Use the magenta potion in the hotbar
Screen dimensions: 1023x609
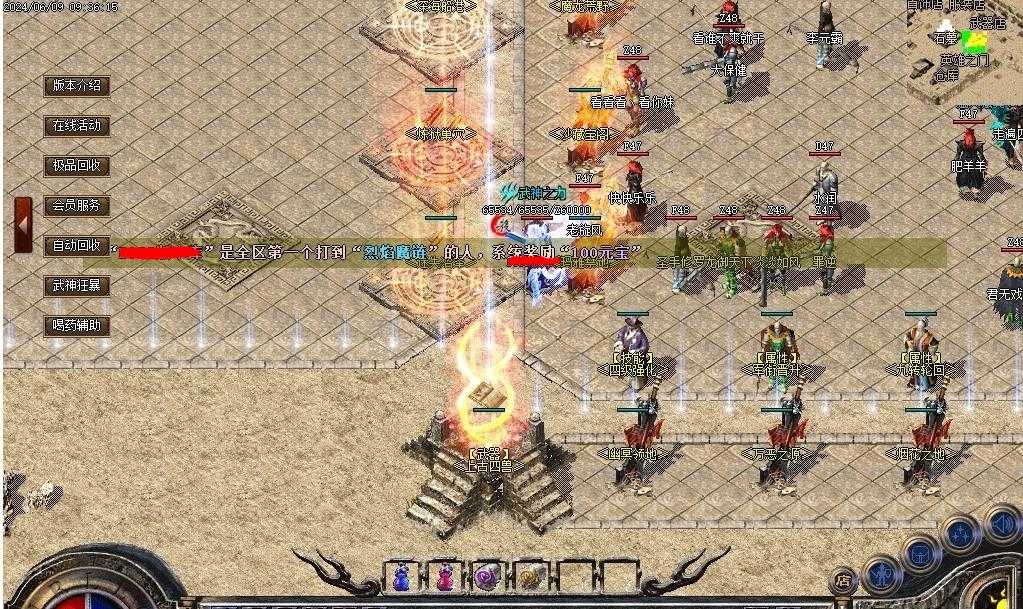pyautogui.click(x=444, y=577)
